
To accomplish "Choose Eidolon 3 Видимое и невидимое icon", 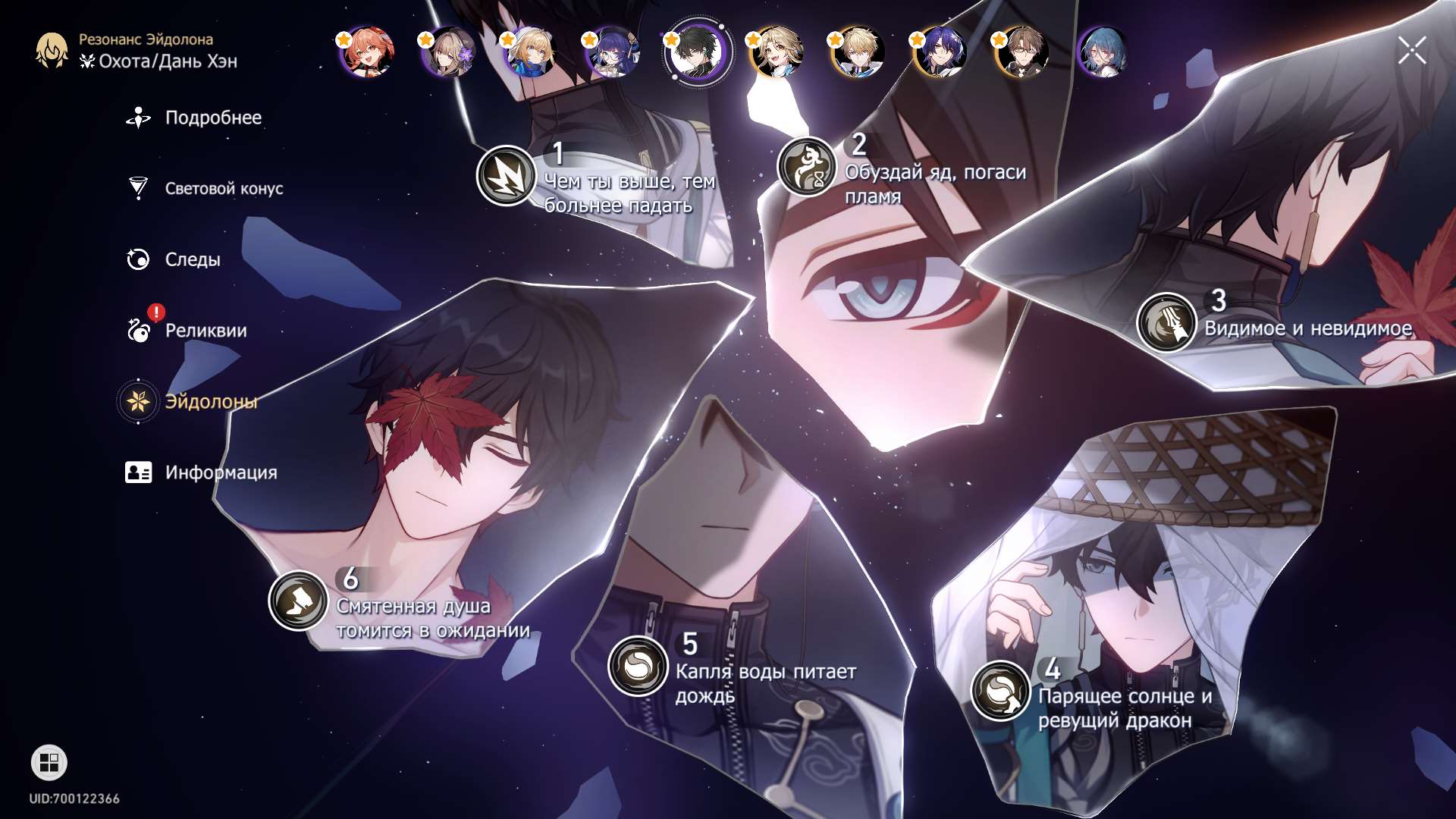I will 1166,322.
